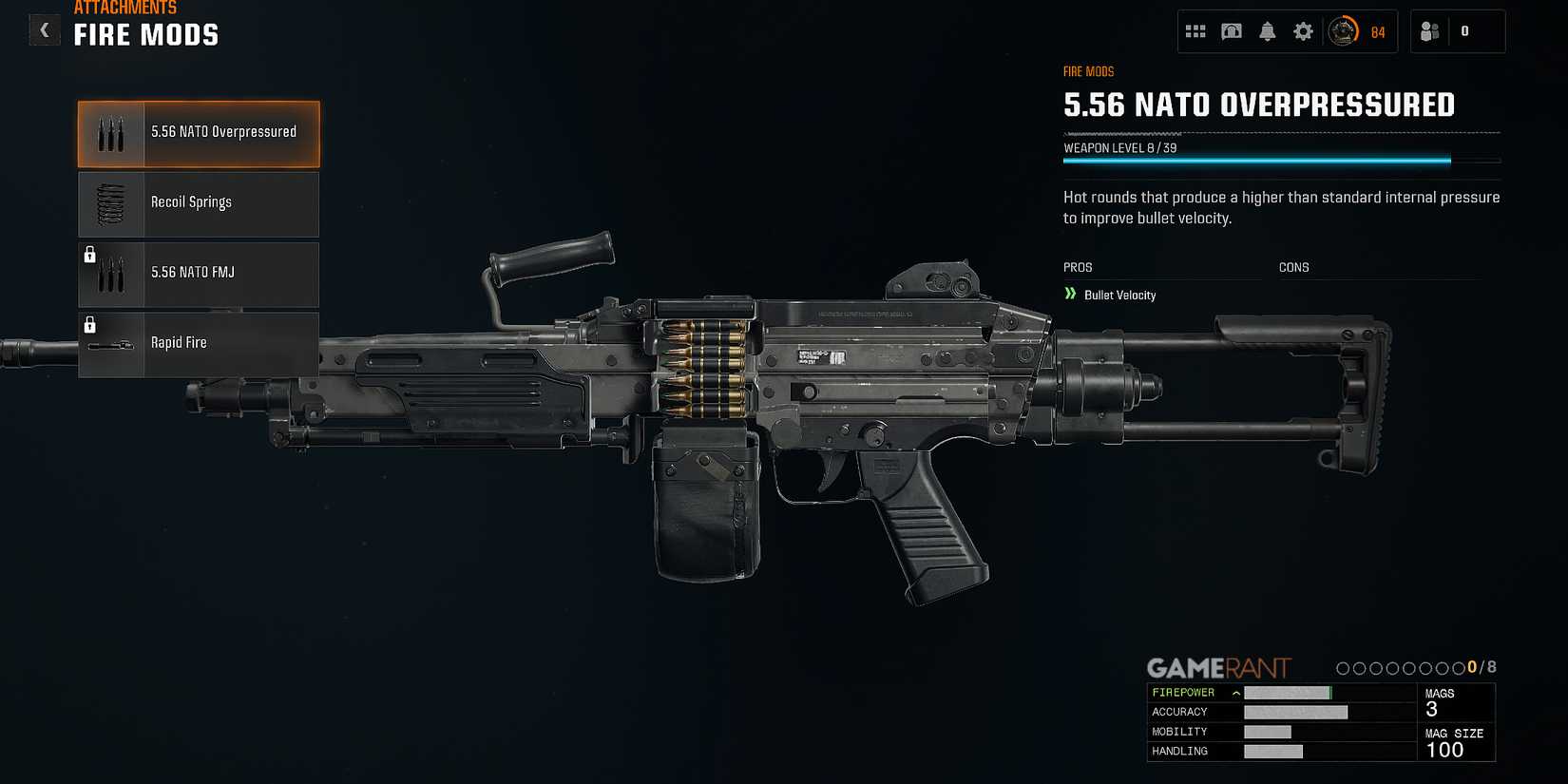Click the bullet icon on 5.56 NATO Overpressured
This screenshot has height=784, width=1568.
click(x=110, y=132)
